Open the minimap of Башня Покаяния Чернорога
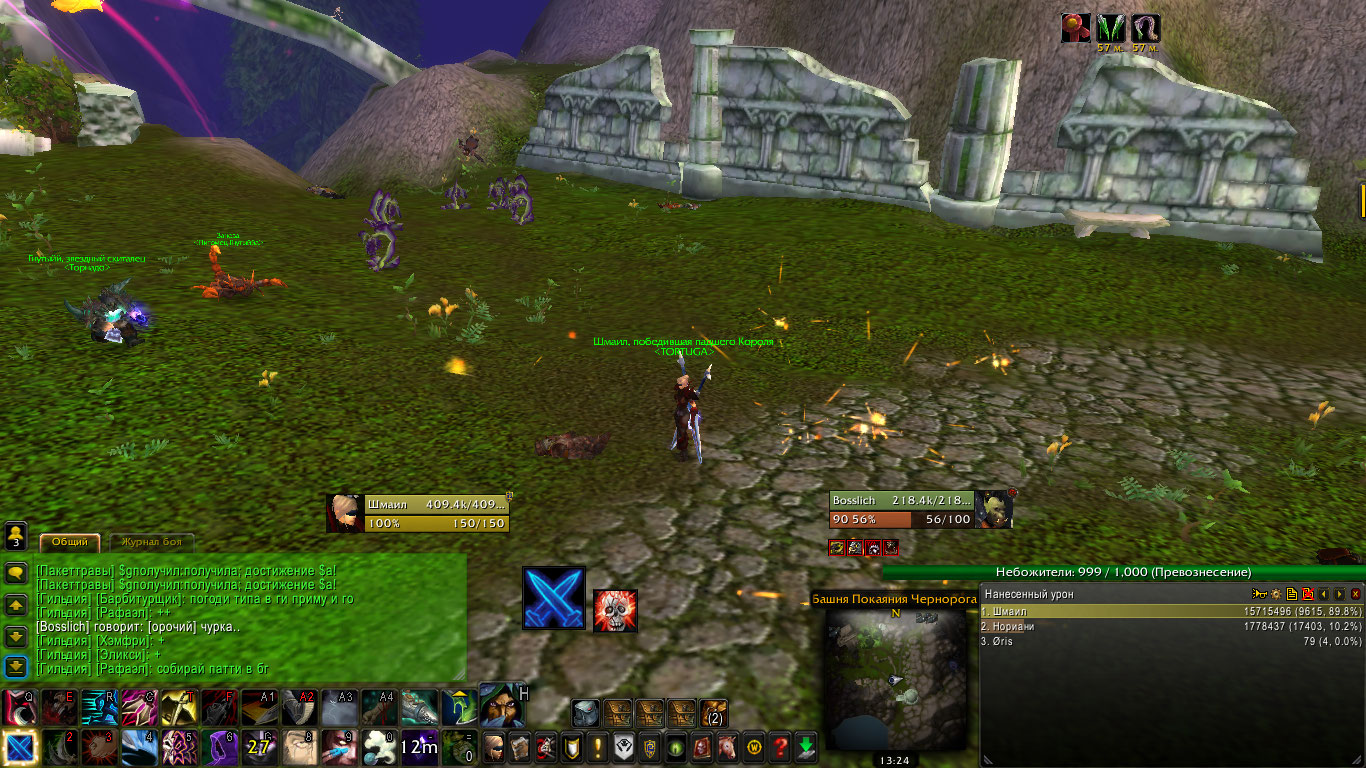The height and width of the screenshot is (768, 1366). [x=895, y=678]
